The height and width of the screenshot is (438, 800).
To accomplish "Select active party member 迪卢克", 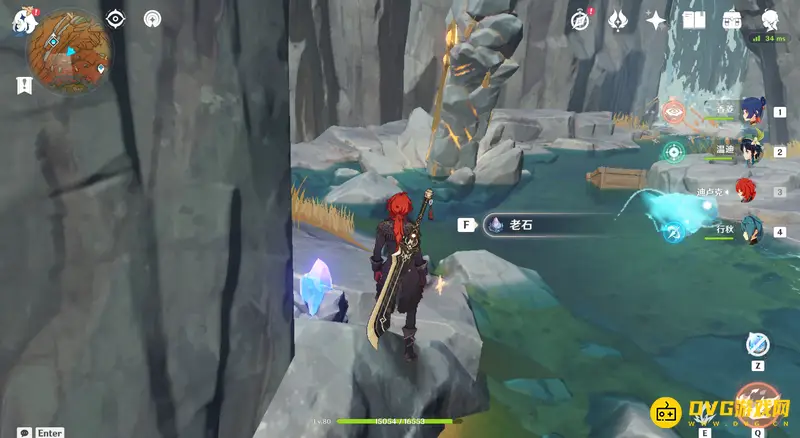I will [752, 190].
